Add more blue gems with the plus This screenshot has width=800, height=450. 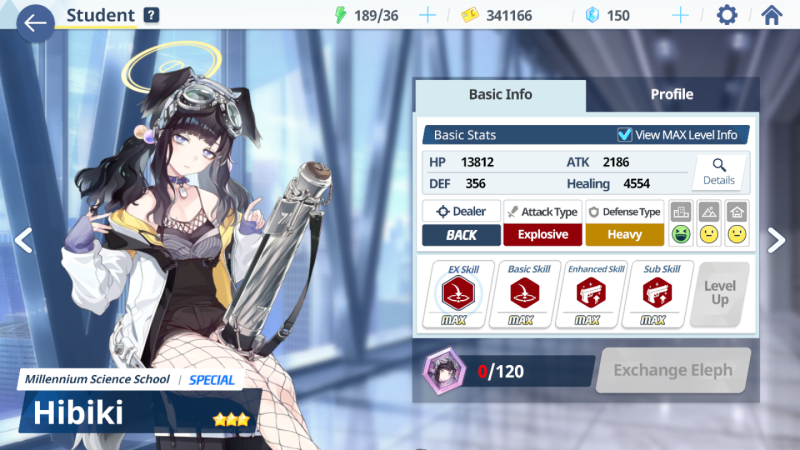680,15
